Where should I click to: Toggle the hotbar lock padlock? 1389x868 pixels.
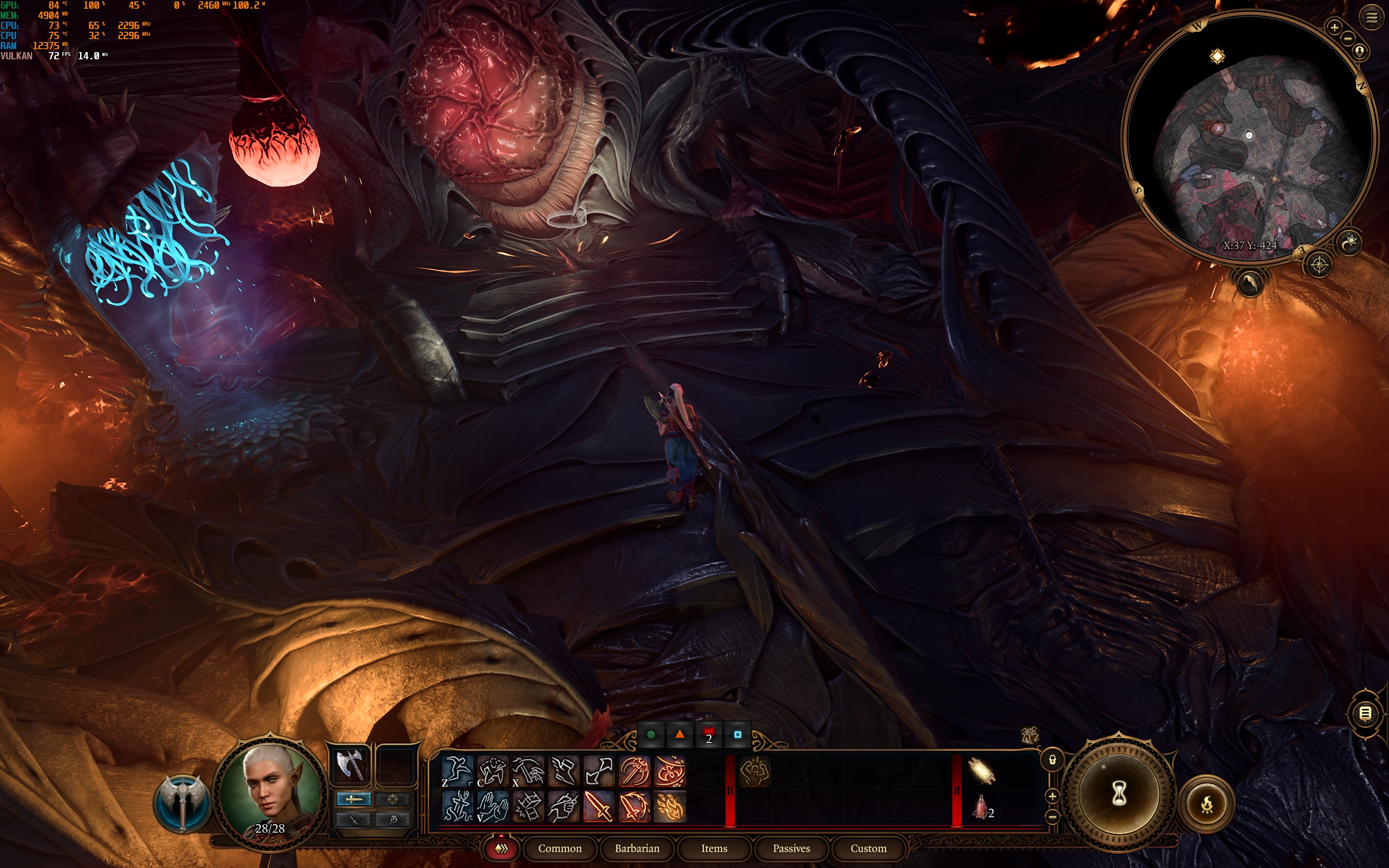[1052, 760]
